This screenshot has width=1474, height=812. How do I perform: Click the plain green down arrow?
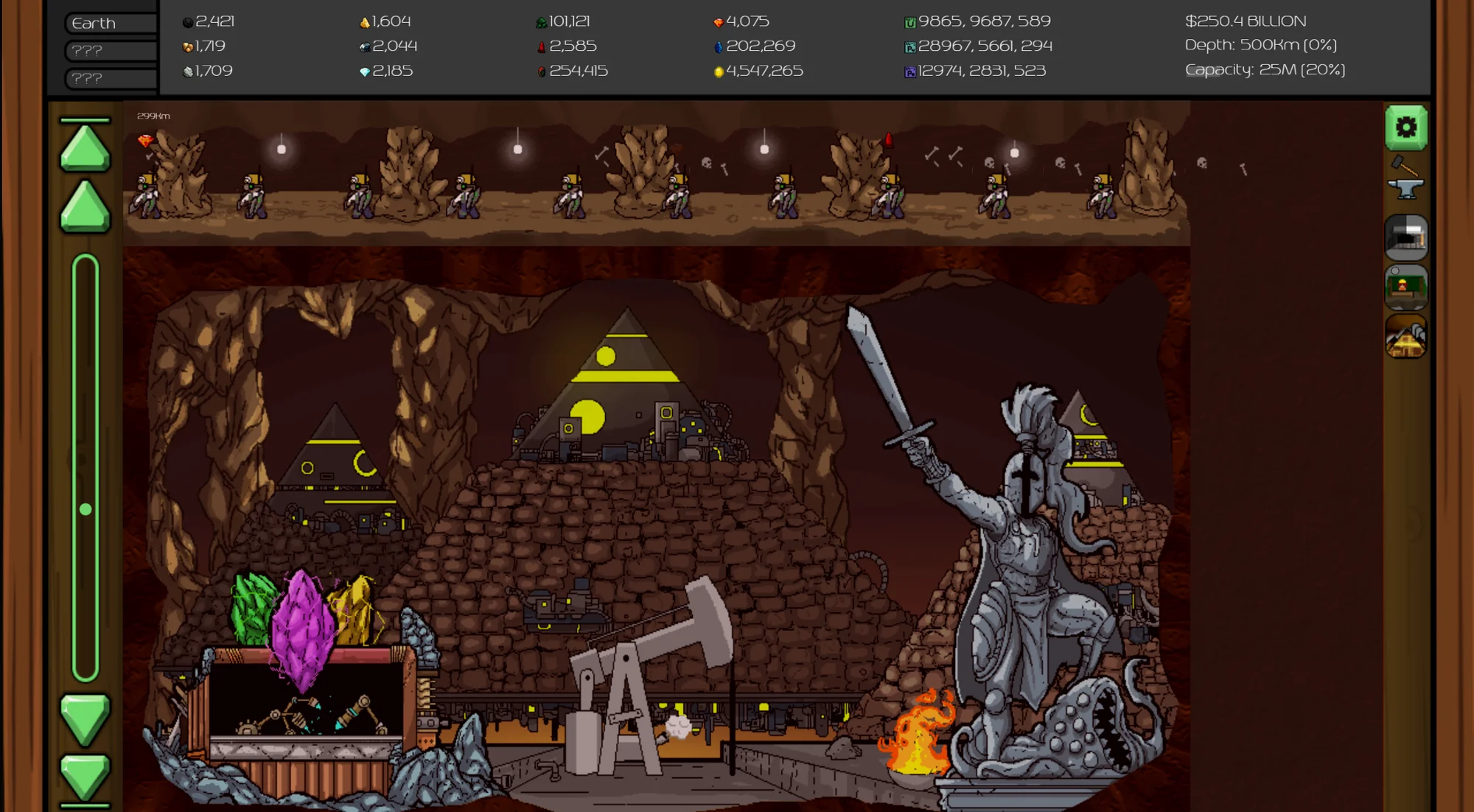(x=85, y=718)
